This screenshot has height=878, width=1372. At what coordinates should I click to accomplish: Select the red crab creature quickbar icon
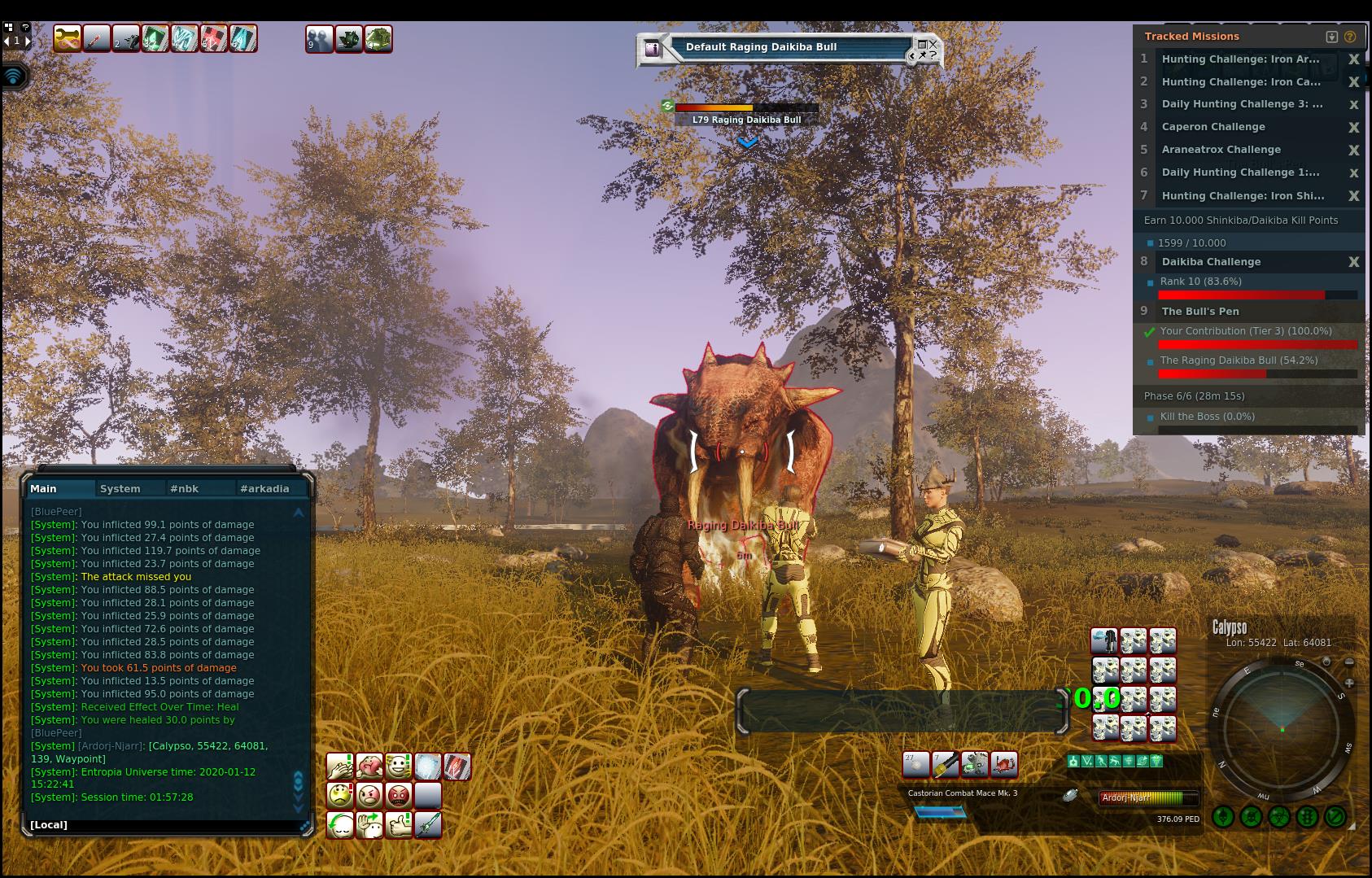[1004, 764]
